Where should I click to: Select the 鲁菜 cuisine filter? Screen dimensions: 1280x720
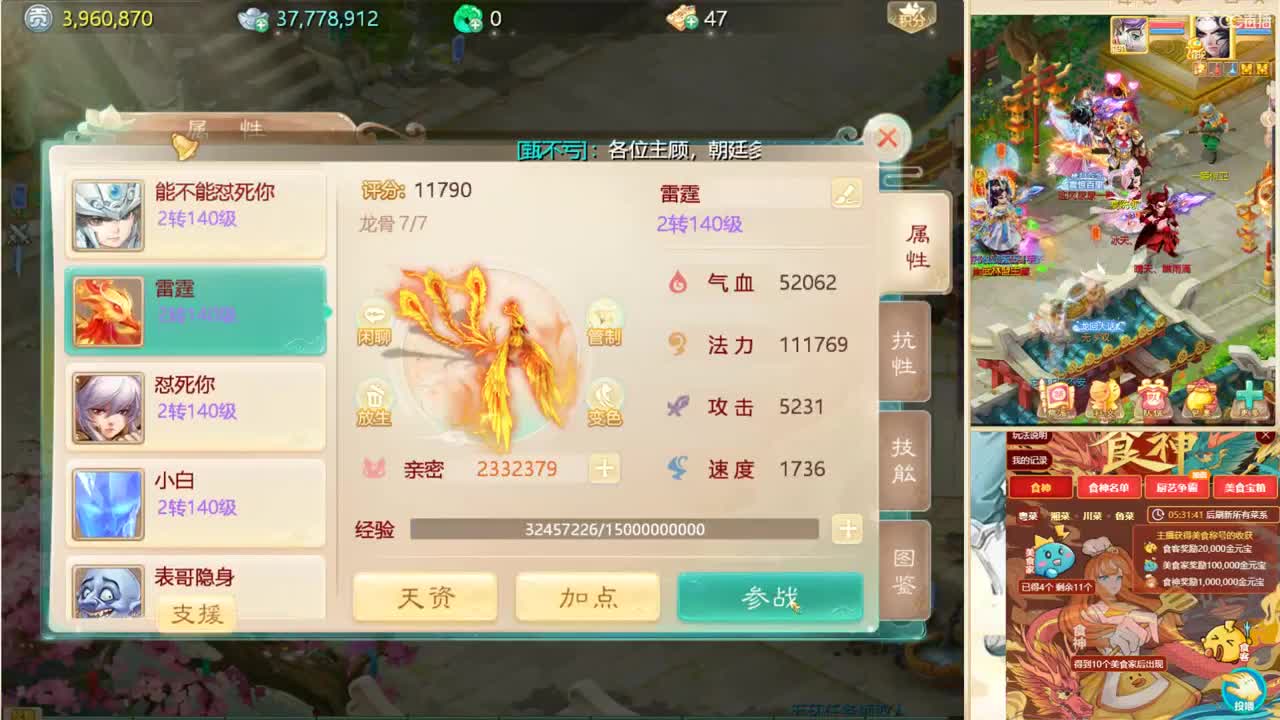pyautogui.click(x=1126, y=516)
